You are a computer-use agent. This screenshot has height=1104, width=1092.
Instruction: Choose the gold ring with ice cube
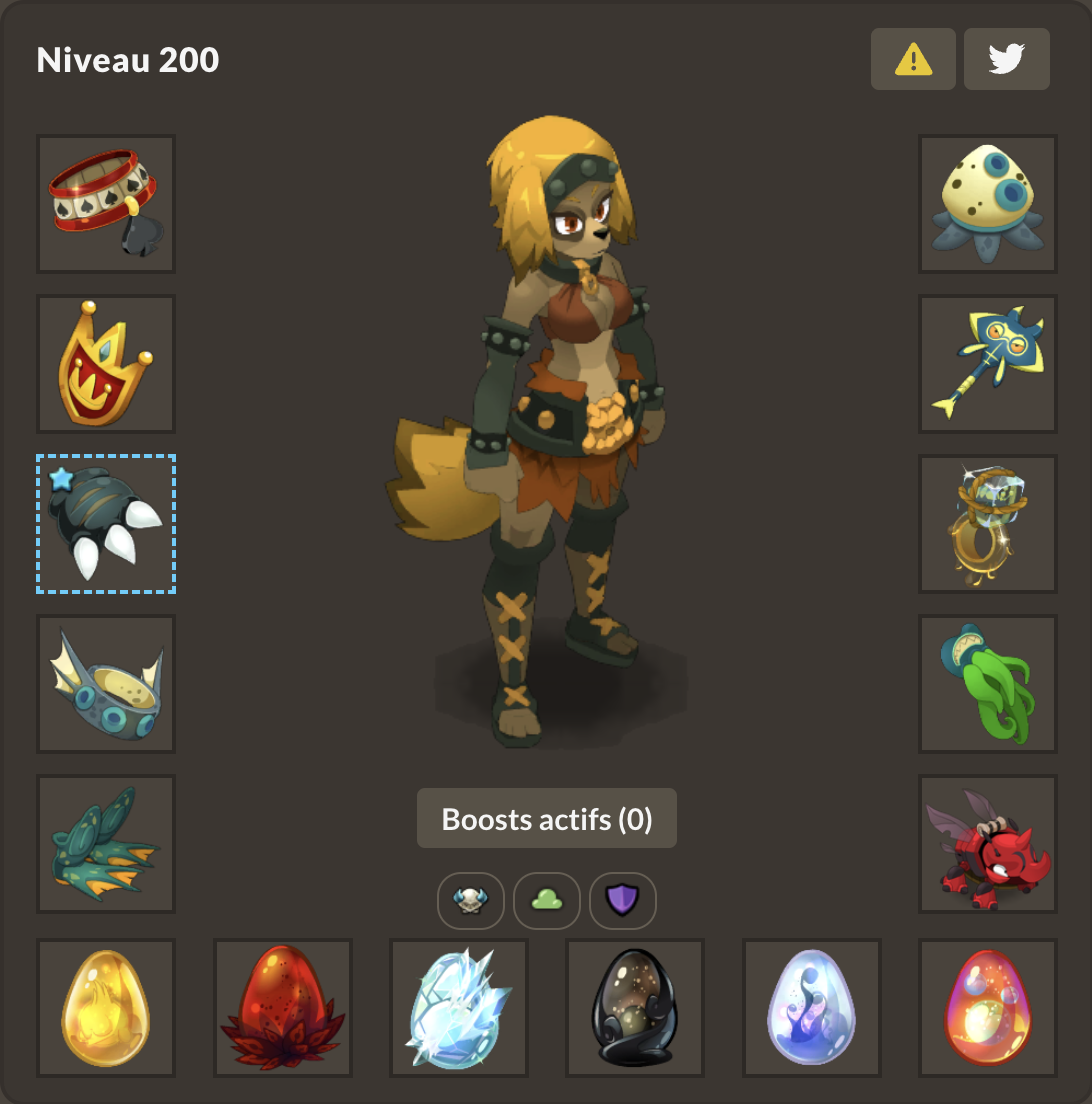[988, 524]
